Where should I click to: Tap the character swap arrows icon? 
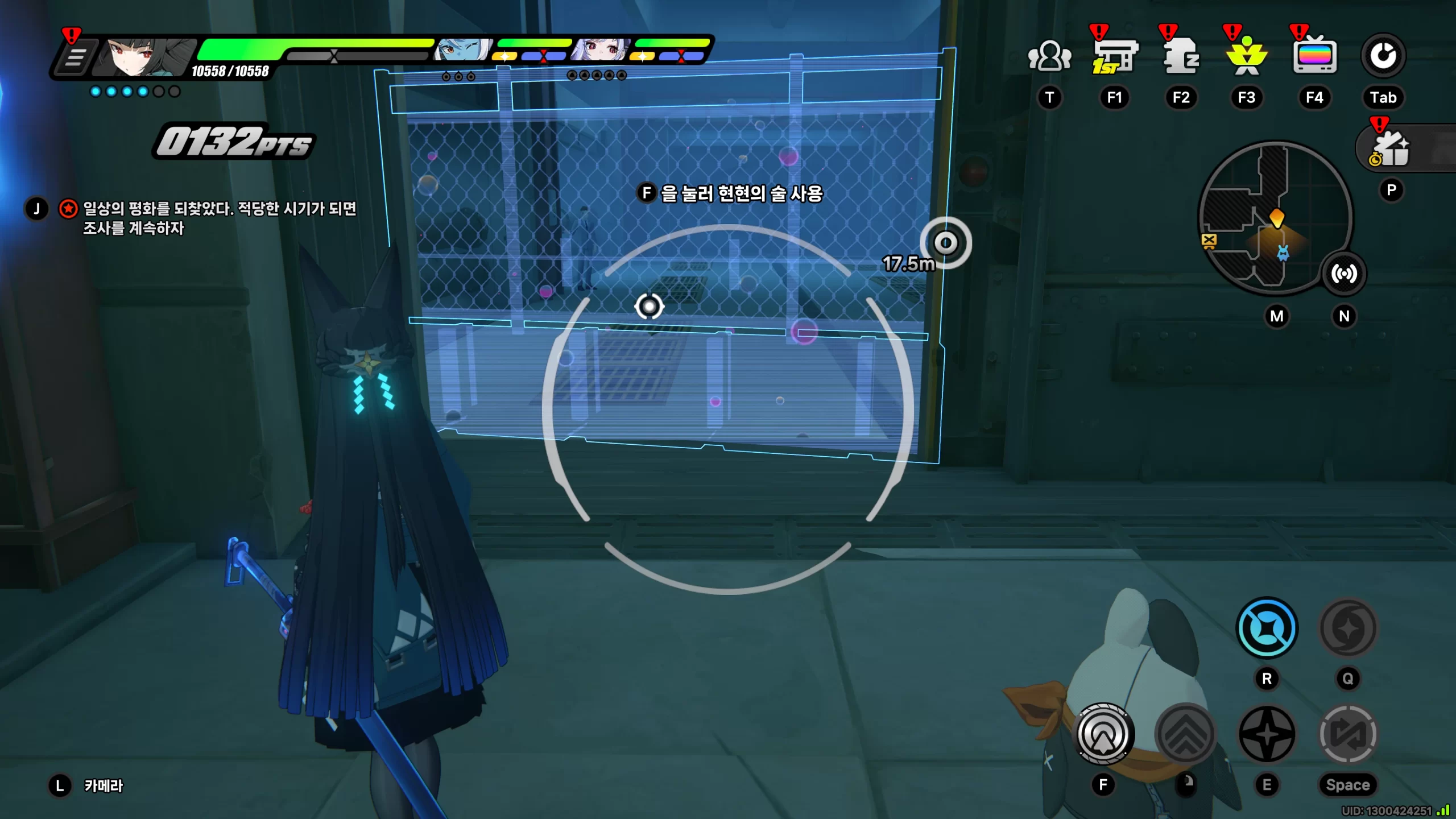click(x=1348, y=734)
